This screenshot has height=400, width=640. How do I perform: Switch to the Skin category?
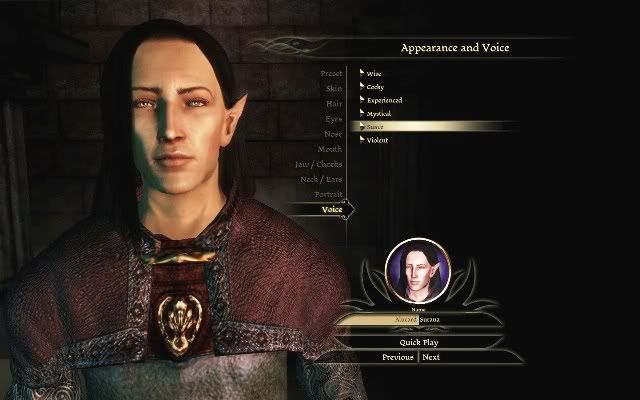[x=333, y=89]
